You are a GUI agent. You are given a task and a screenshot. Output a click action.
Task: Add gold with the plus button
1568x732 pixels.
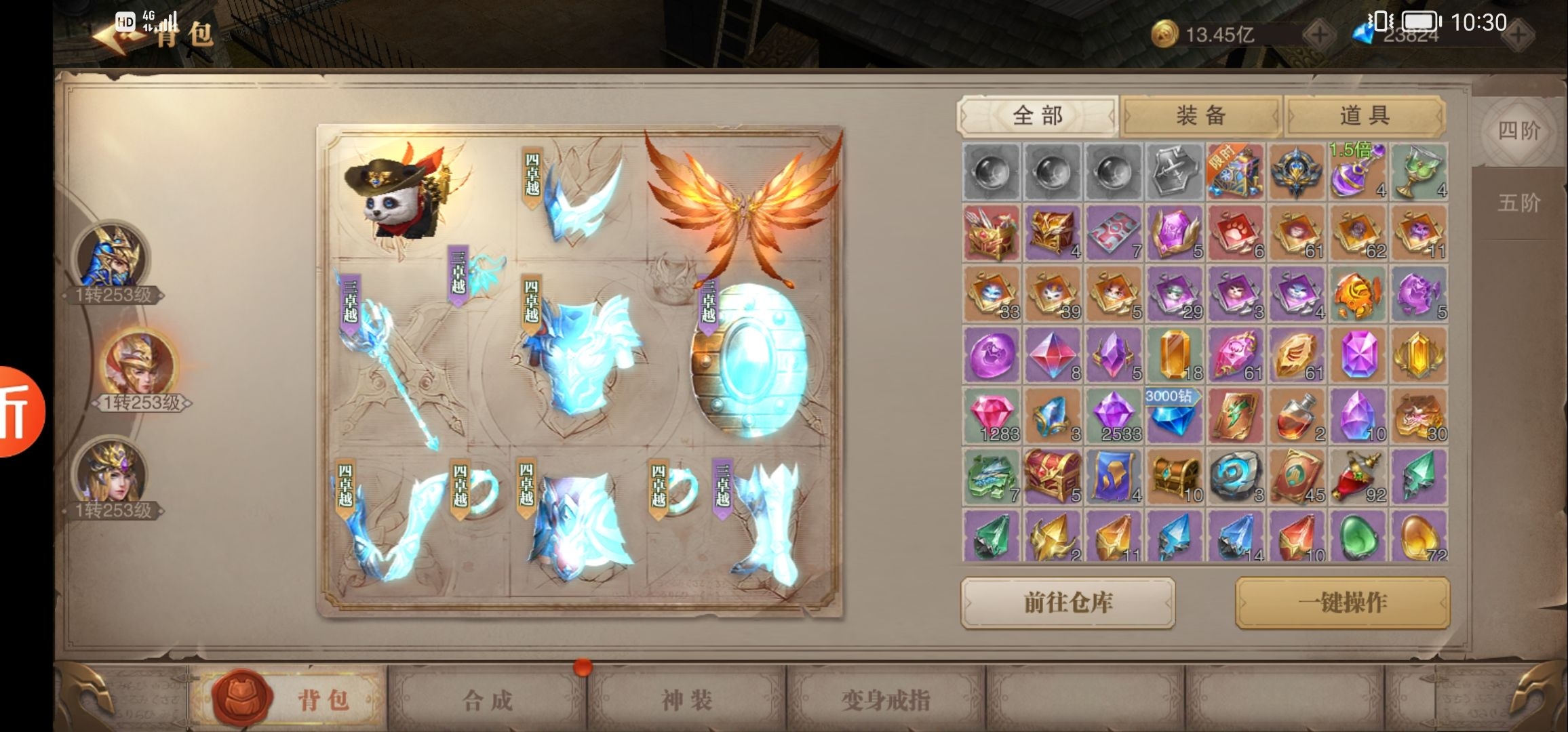pos(1319,35)
